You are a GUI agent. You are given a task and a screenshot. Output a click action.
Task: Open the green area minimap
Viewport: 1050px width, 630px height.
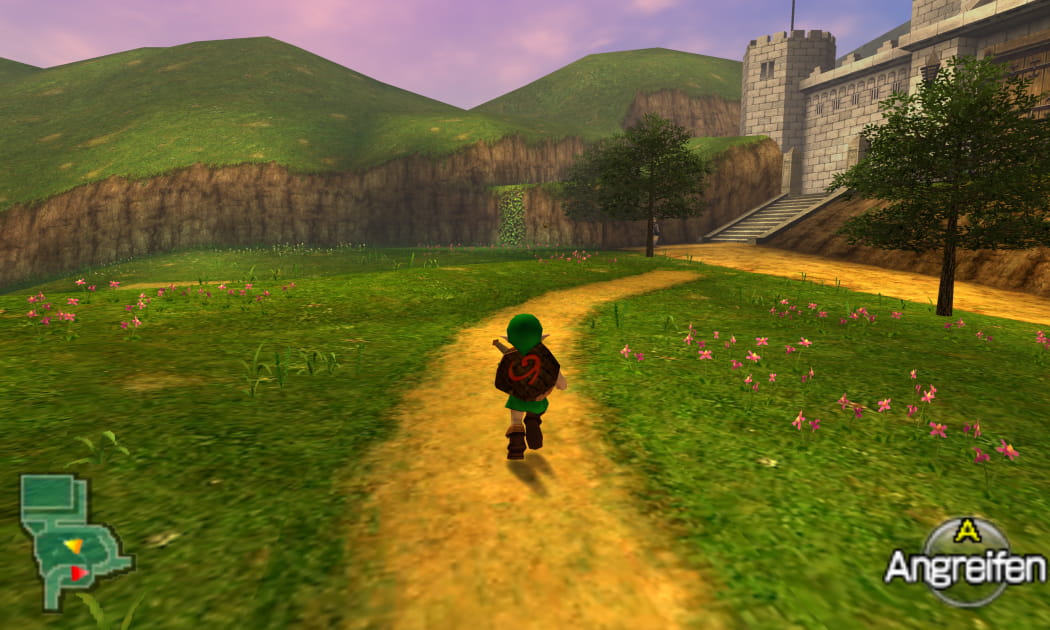[x=73, y=541]
